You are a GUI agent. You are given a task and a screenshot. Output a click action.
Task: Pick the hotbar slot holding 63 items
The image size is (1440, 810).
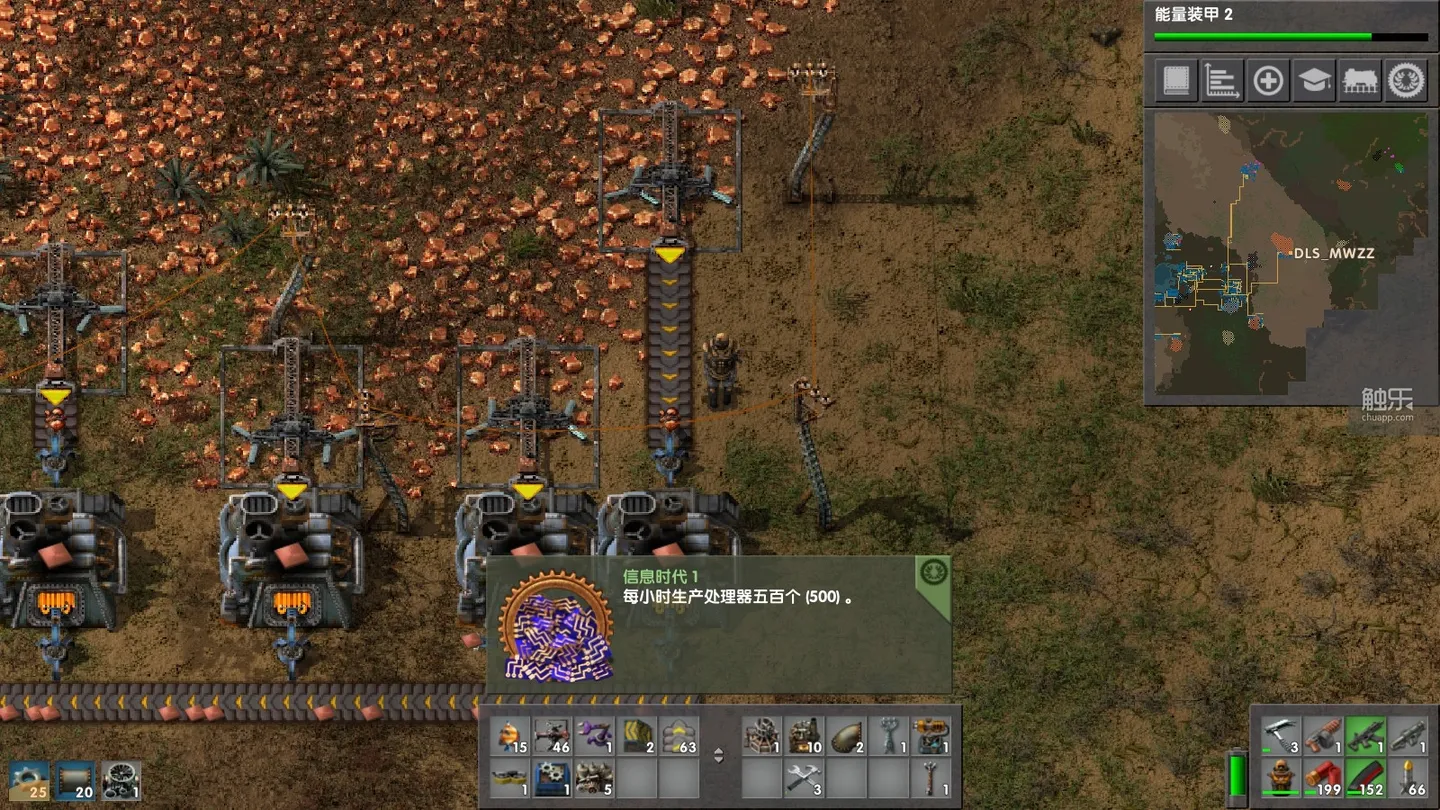679,736
